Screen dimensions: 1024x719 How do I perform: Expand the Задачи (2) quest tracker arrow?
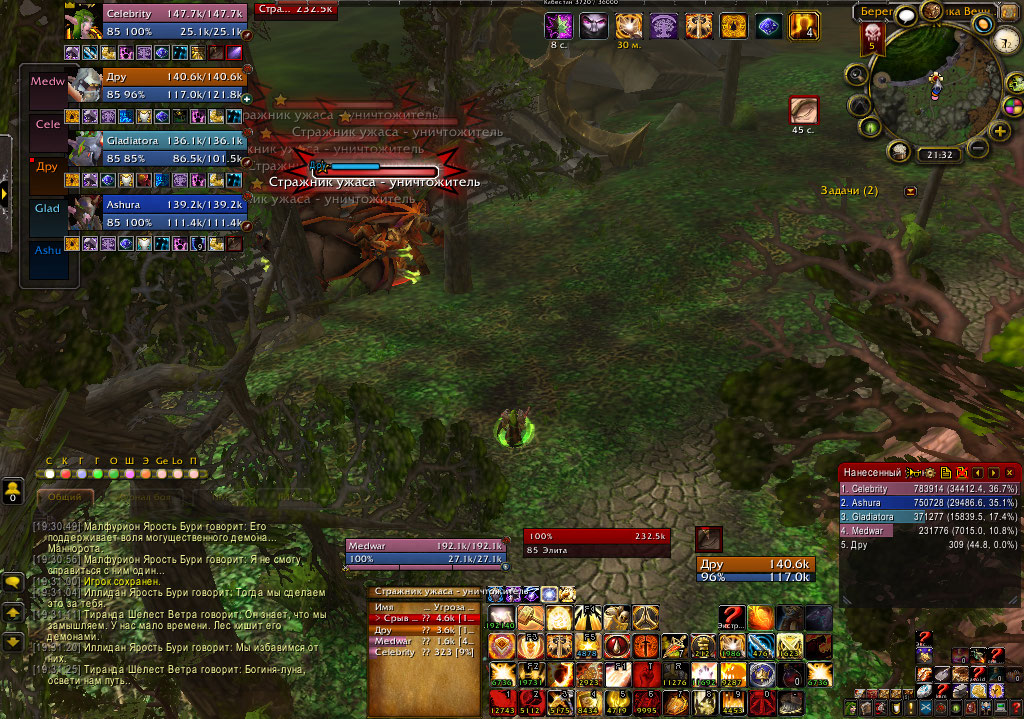910,191
